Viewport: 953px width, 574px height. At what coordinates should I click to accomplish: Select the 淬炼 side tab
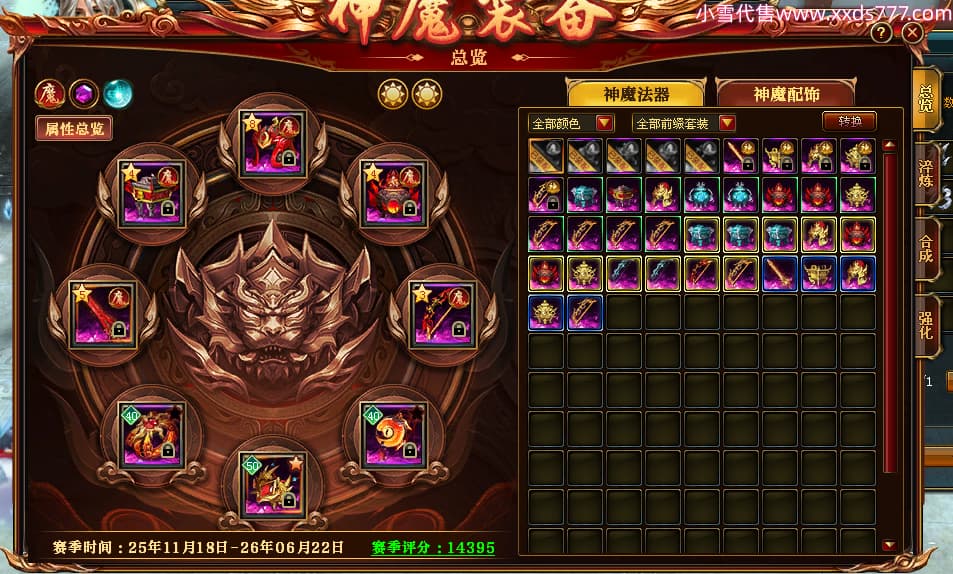coord(926,173)
